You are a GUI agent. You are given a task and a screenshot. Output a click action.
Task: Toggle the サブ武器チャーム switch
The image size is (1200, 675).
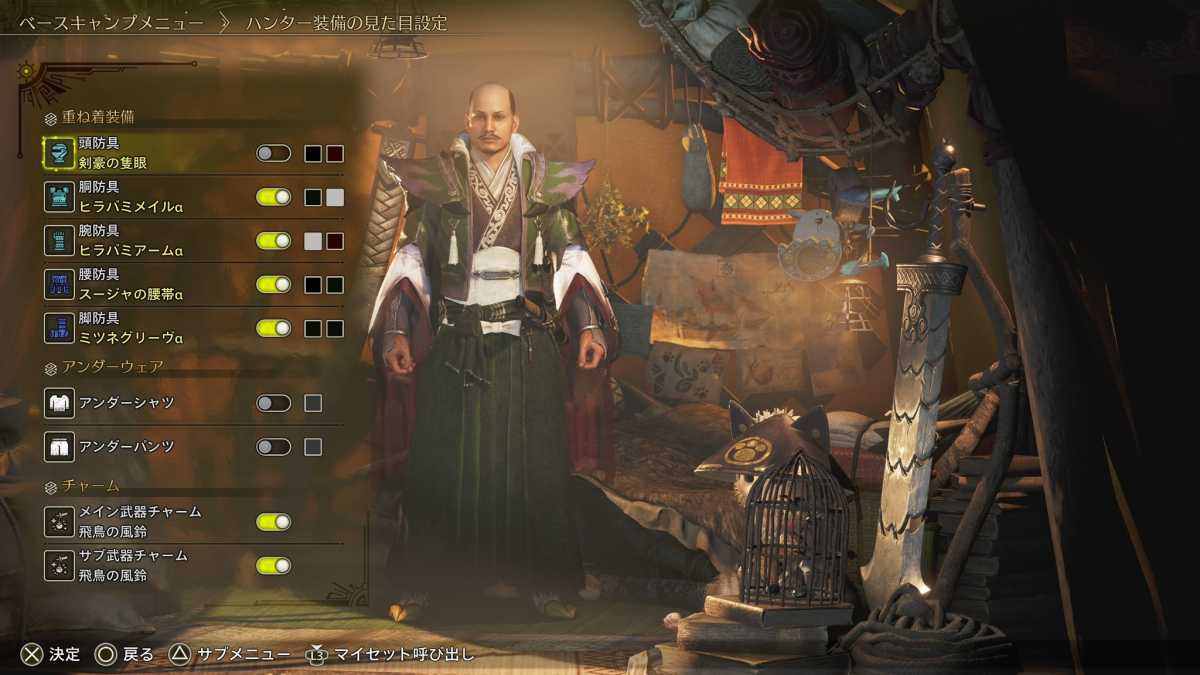click(273, 566)
